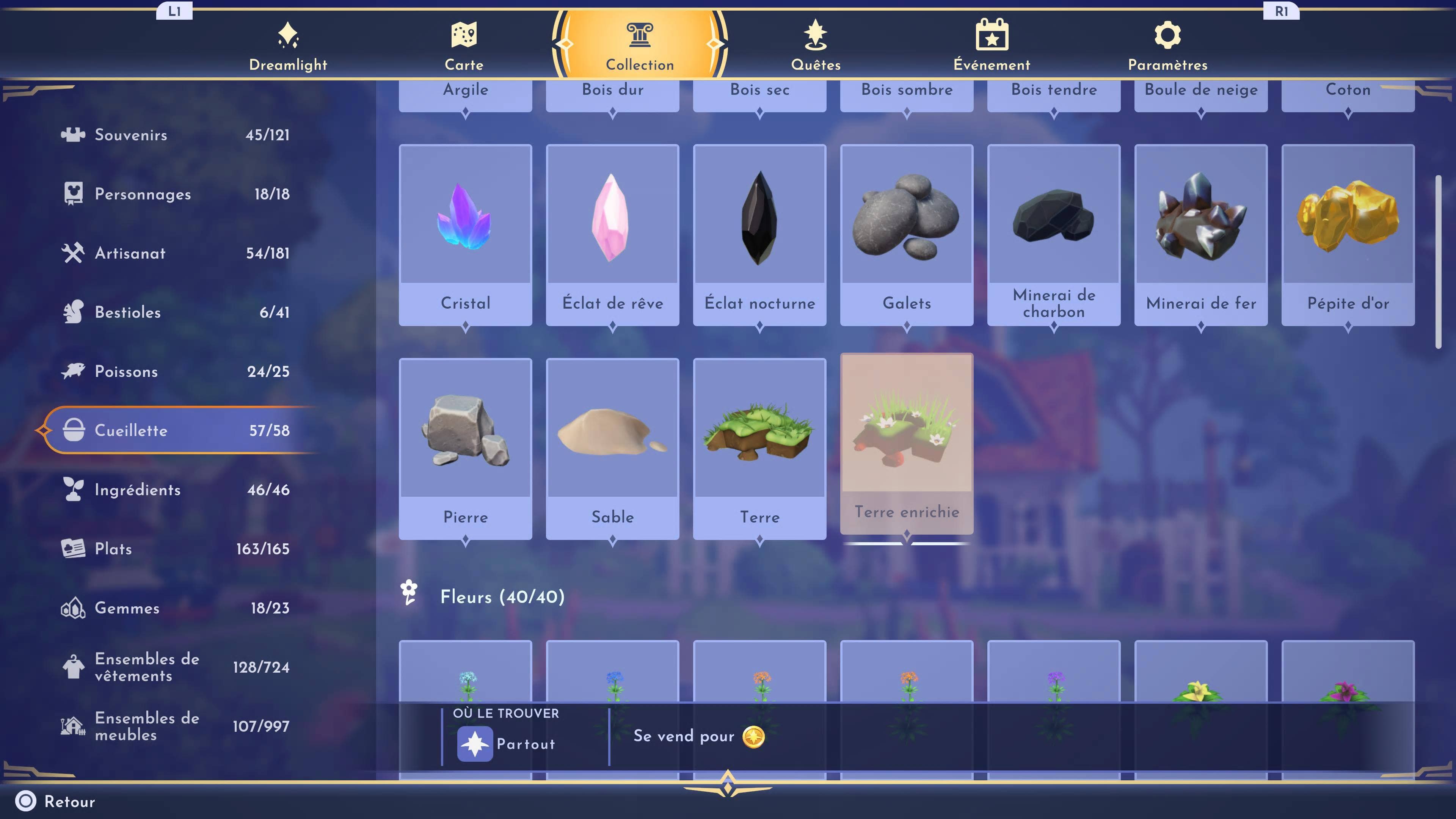Viewport: 1456px width, 819px height.
Task: Select the Pépite d'or card
Action: point(1348,235)
